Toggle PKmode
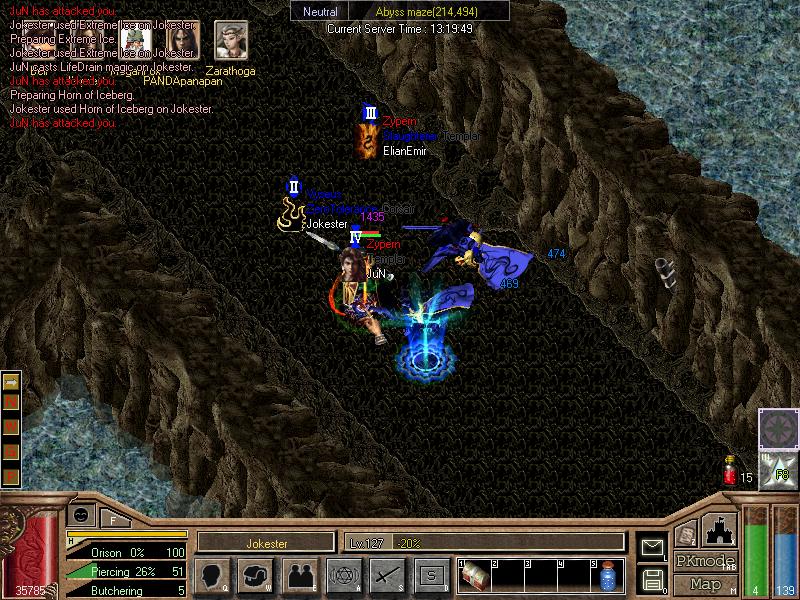800x600 pixels. 705,561
